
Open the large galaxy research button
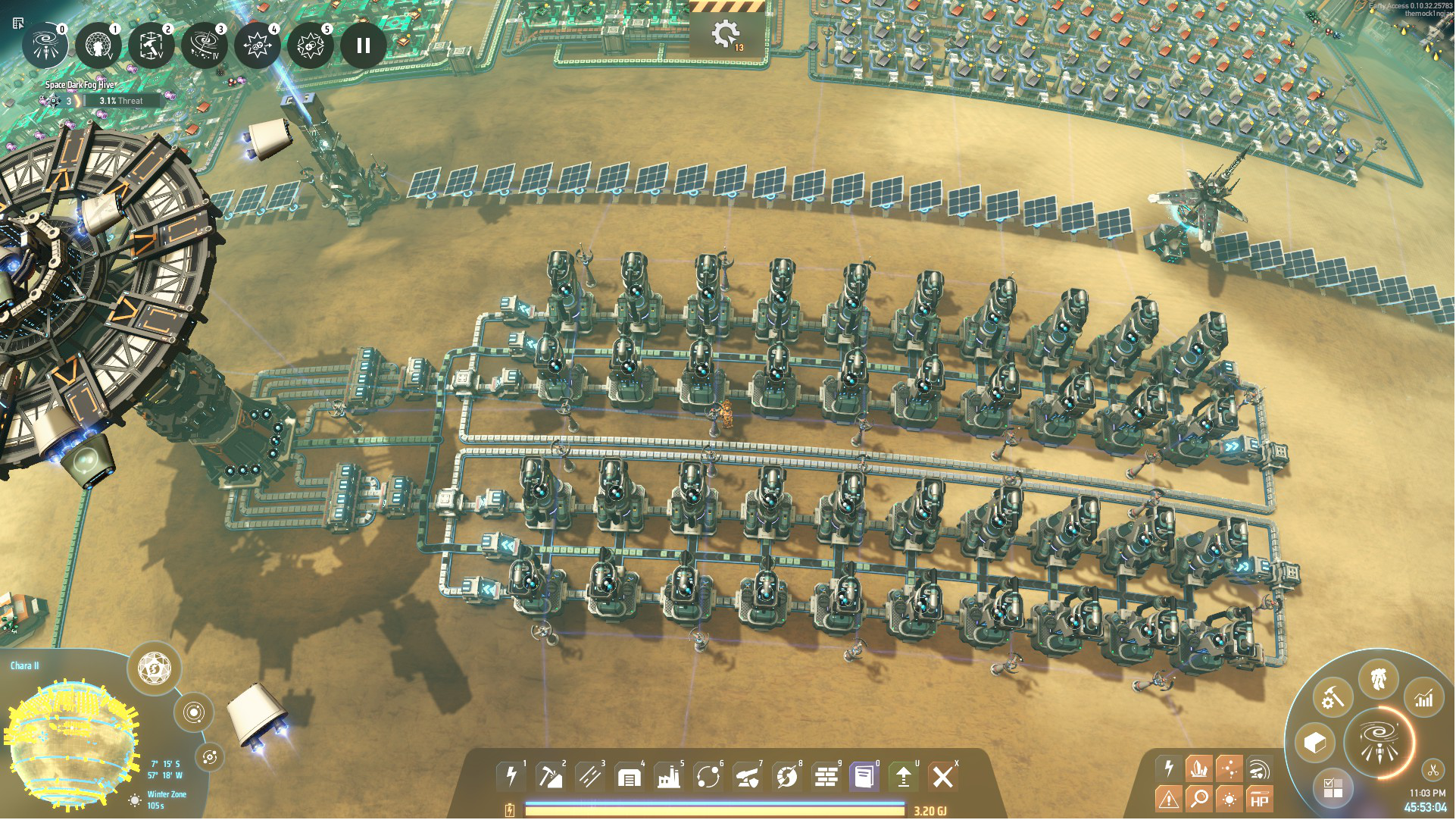coord(1379,741)
